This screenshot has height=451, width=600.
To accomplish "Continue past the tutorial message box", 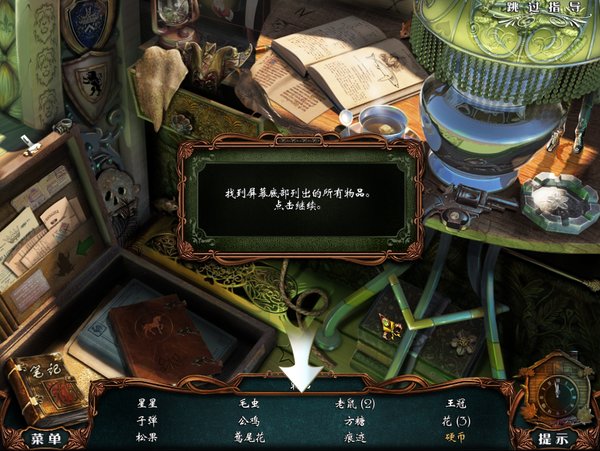I will [300, 198].
